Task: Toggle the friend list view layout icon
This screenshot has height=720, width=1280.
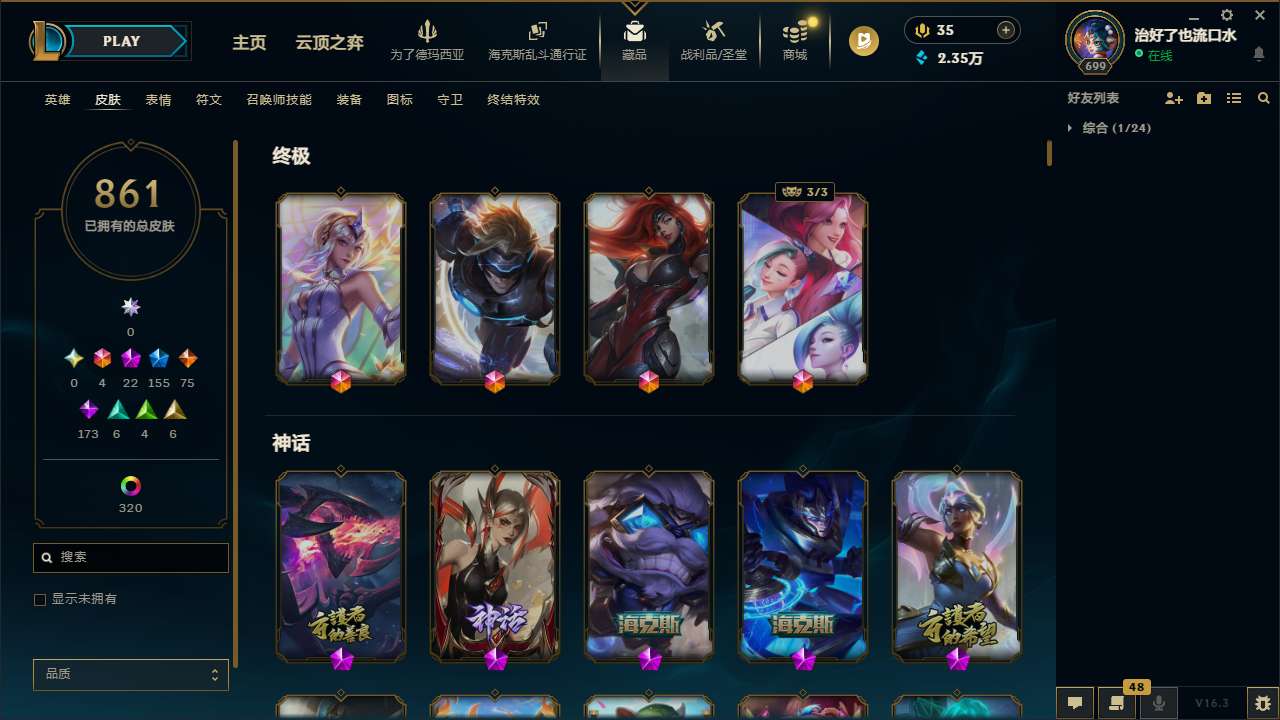Action: [x=1233, y=98]
